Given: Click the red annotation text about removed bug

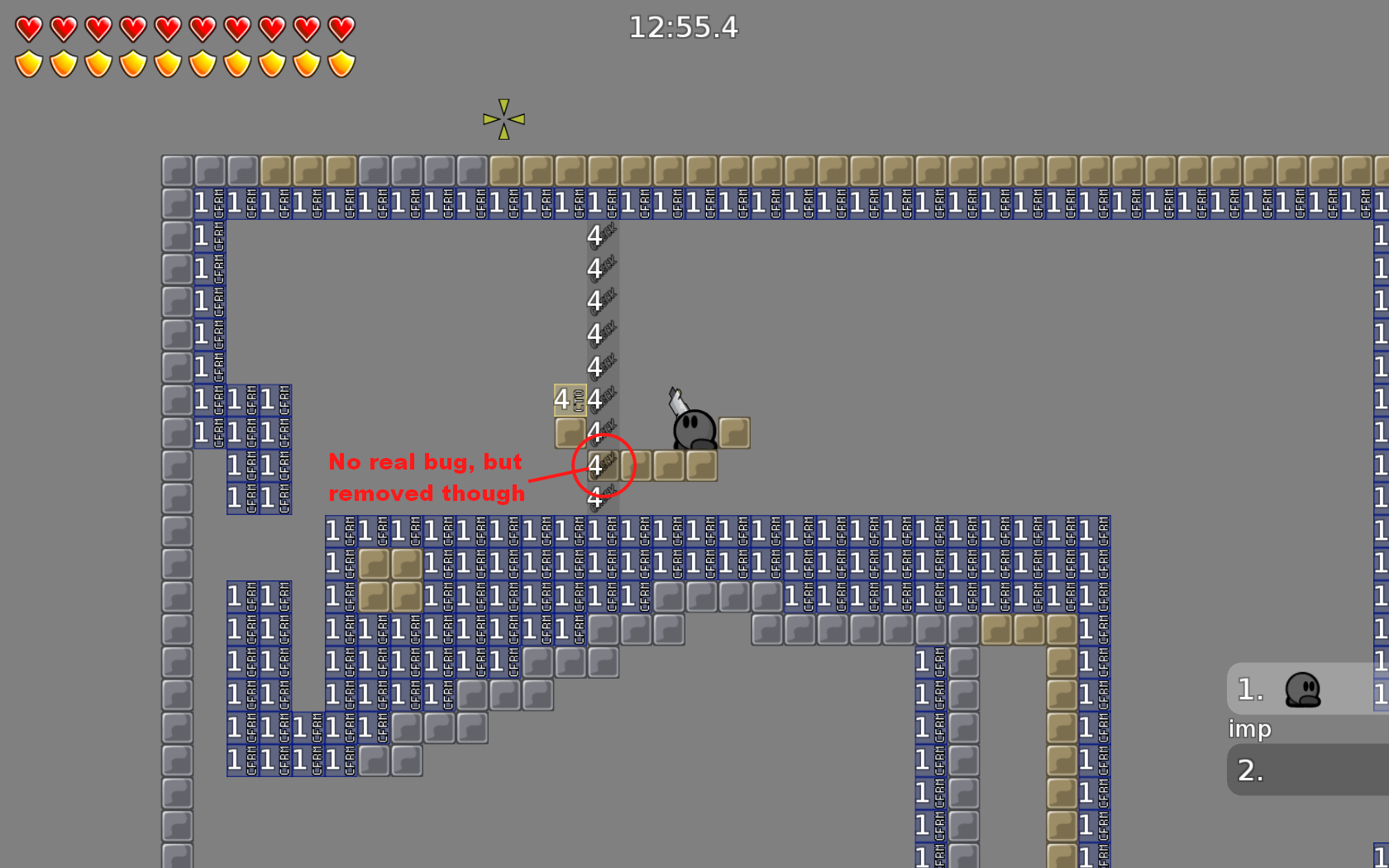Looking at the screenshot, I should (x=427, y=477).
